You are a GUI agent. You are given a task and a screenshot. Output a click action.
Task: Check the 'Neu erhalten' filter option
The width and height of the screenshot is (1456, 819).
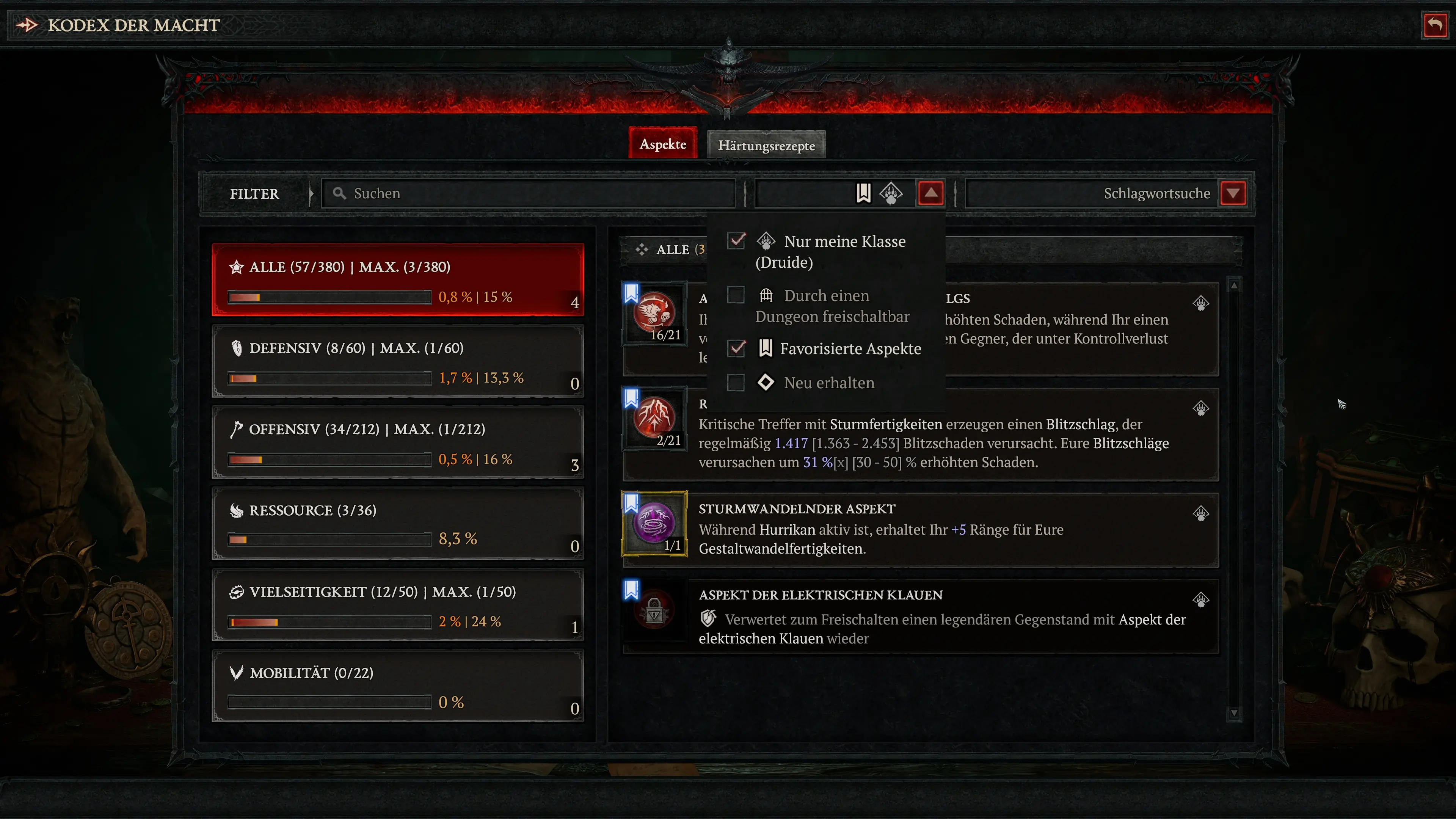(736, 383)
